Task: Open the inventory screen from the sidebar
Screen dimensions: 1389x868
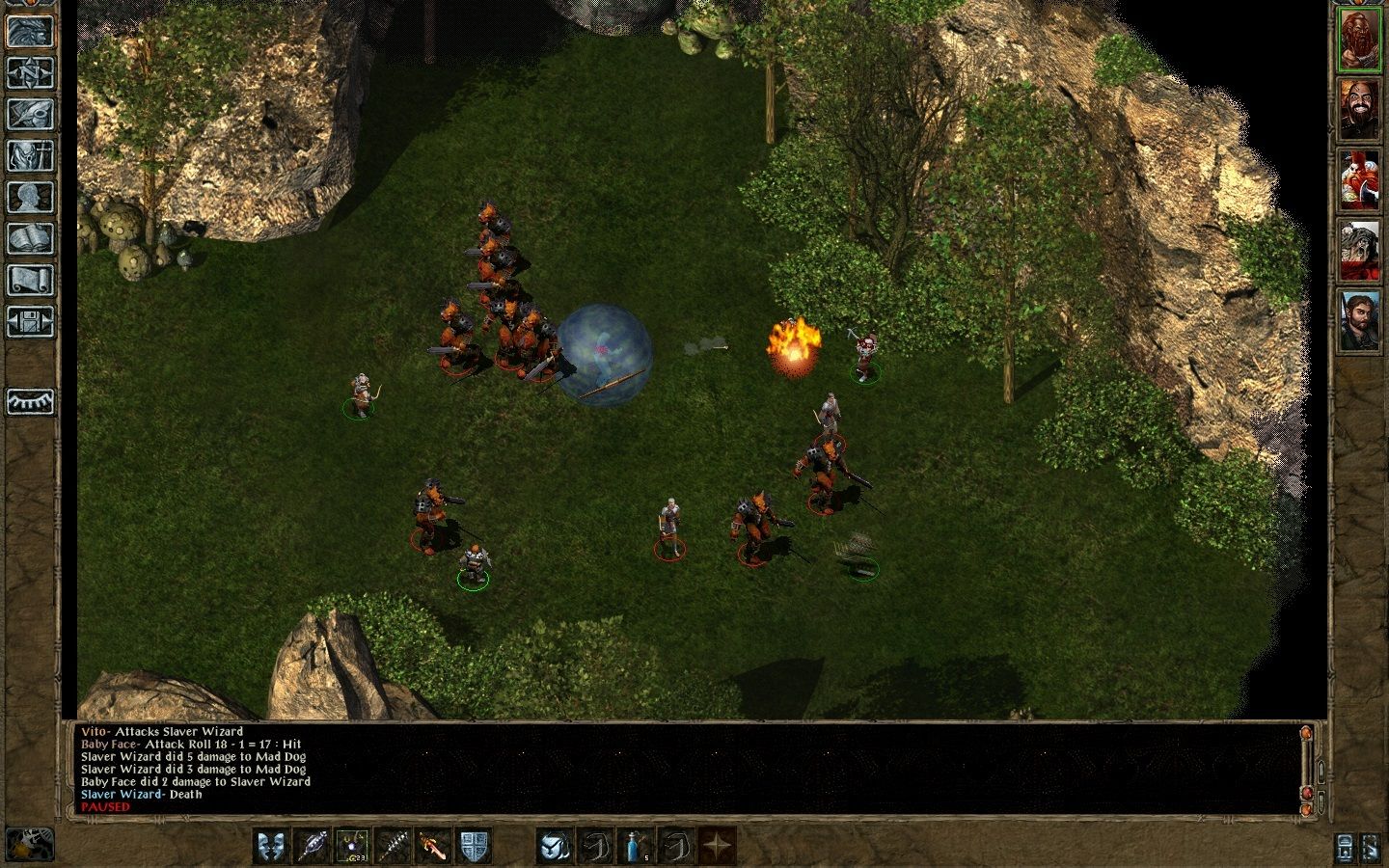Action: (x=30, y=155)
